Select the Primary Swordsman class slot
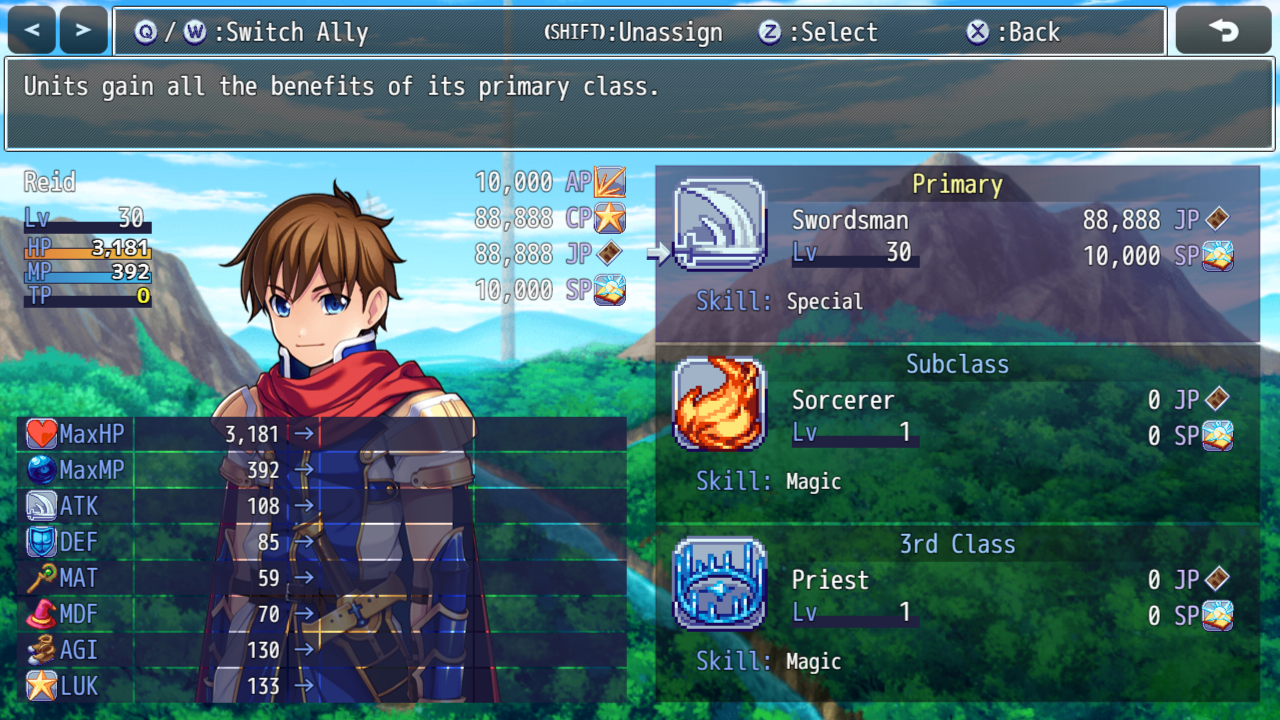The width and height of the screenshot is (1280, 720). tap(957, 253)
